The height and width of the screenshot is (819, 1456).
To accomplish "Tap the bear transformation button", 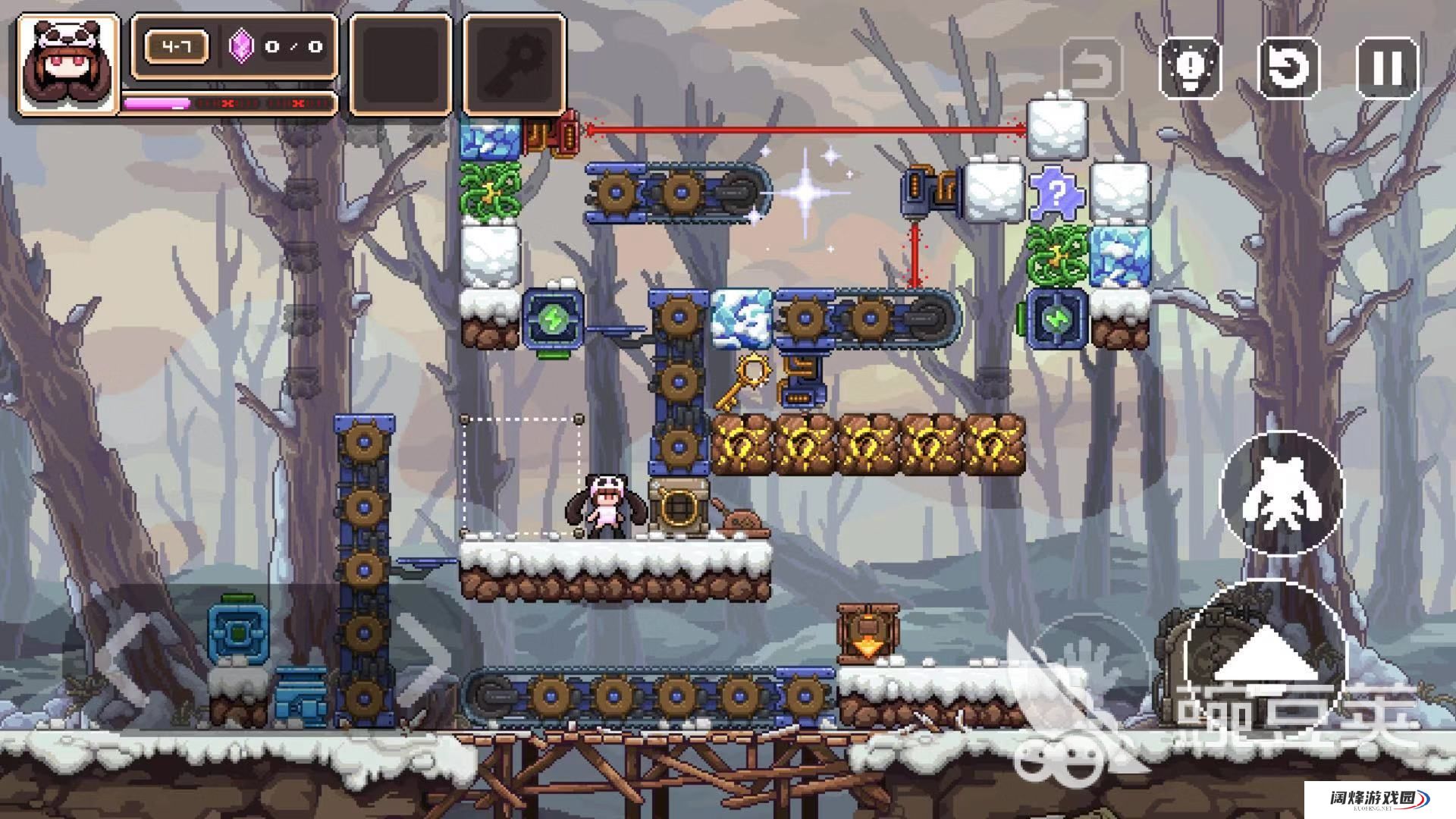I will (1281, 493).
